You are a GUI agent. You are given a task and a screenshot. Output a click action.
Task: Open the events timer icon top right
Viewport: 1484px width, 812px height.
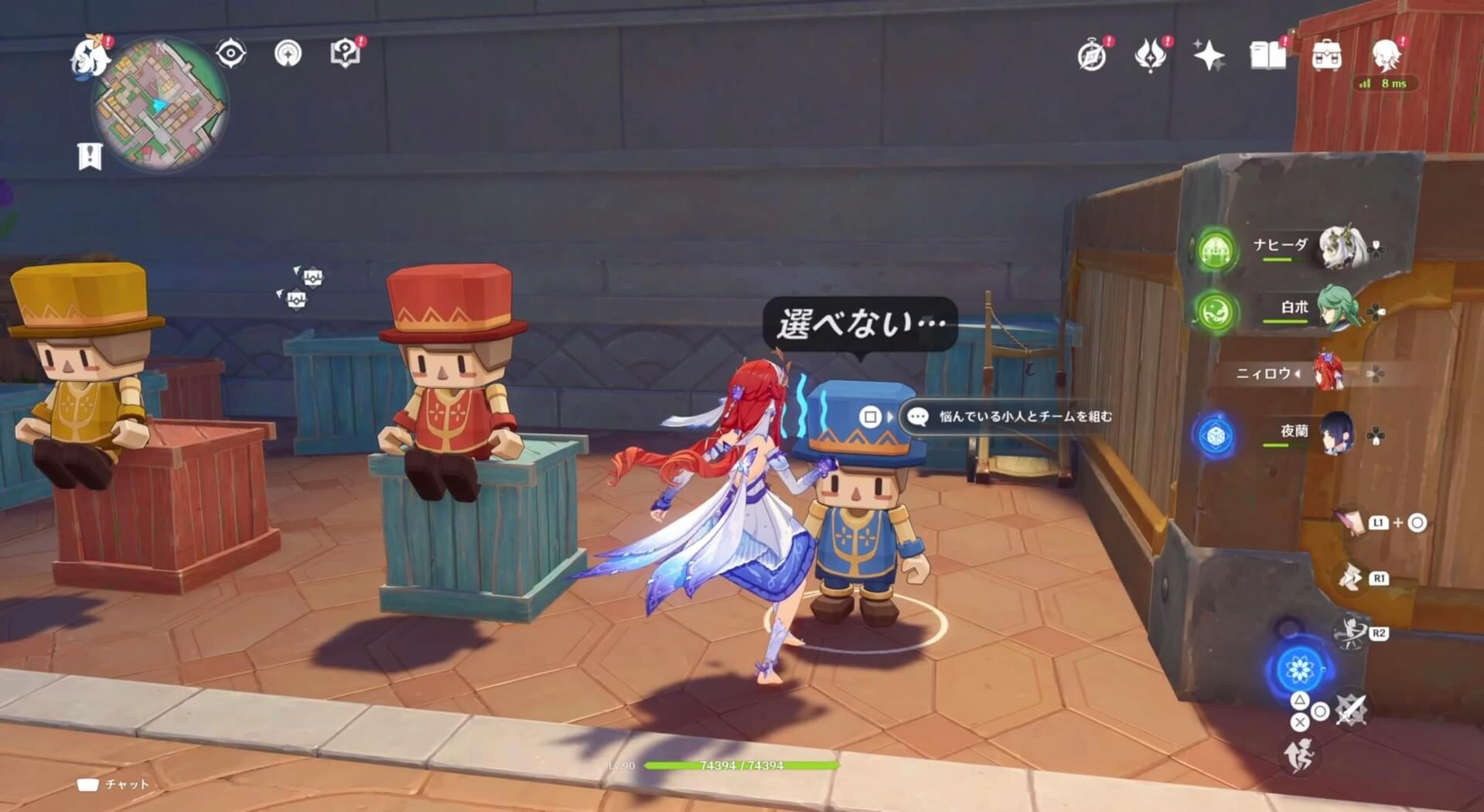1090,54
